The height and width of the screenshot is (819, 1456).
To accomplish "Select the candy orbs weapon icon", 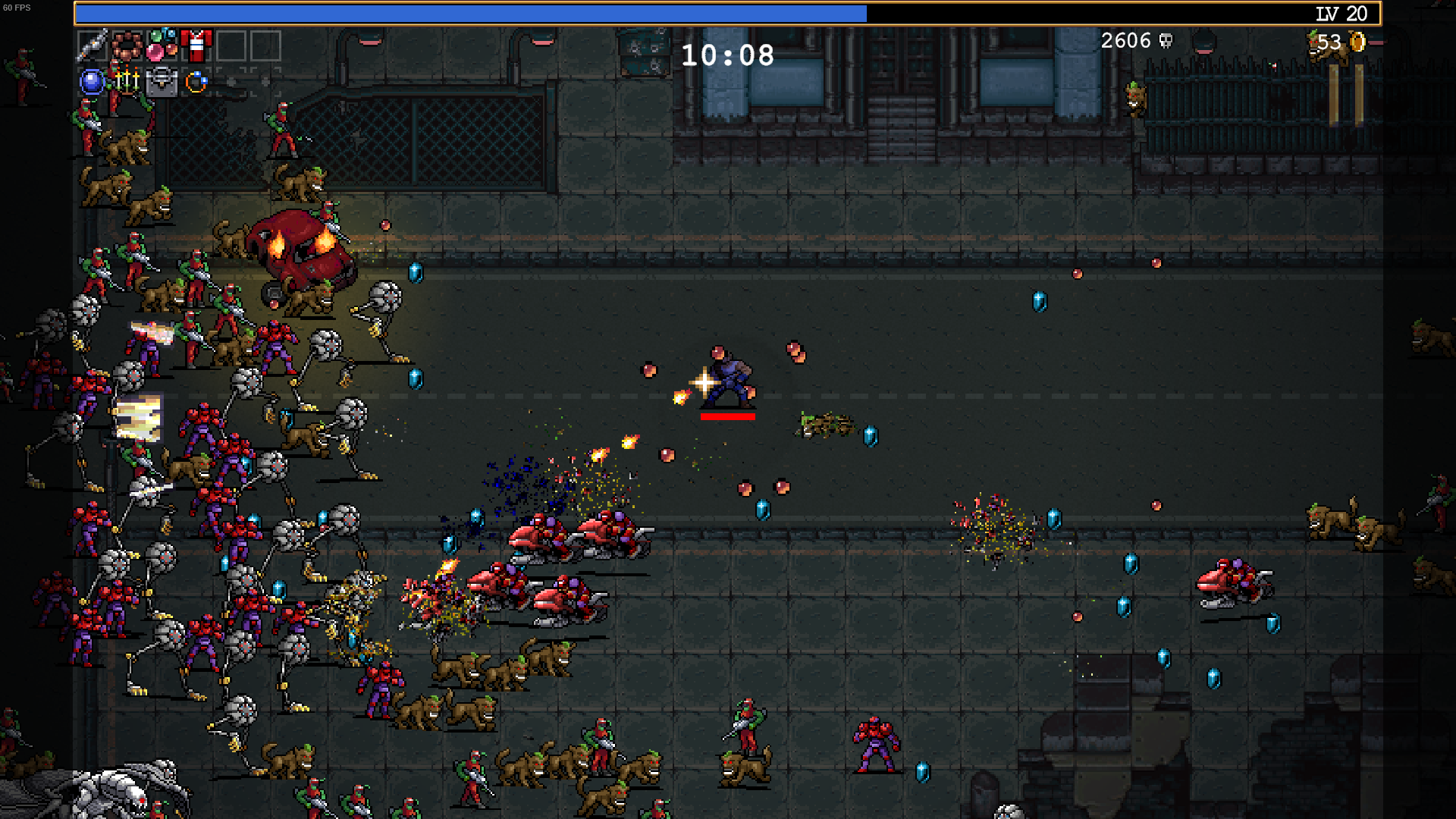I will 162,45.
